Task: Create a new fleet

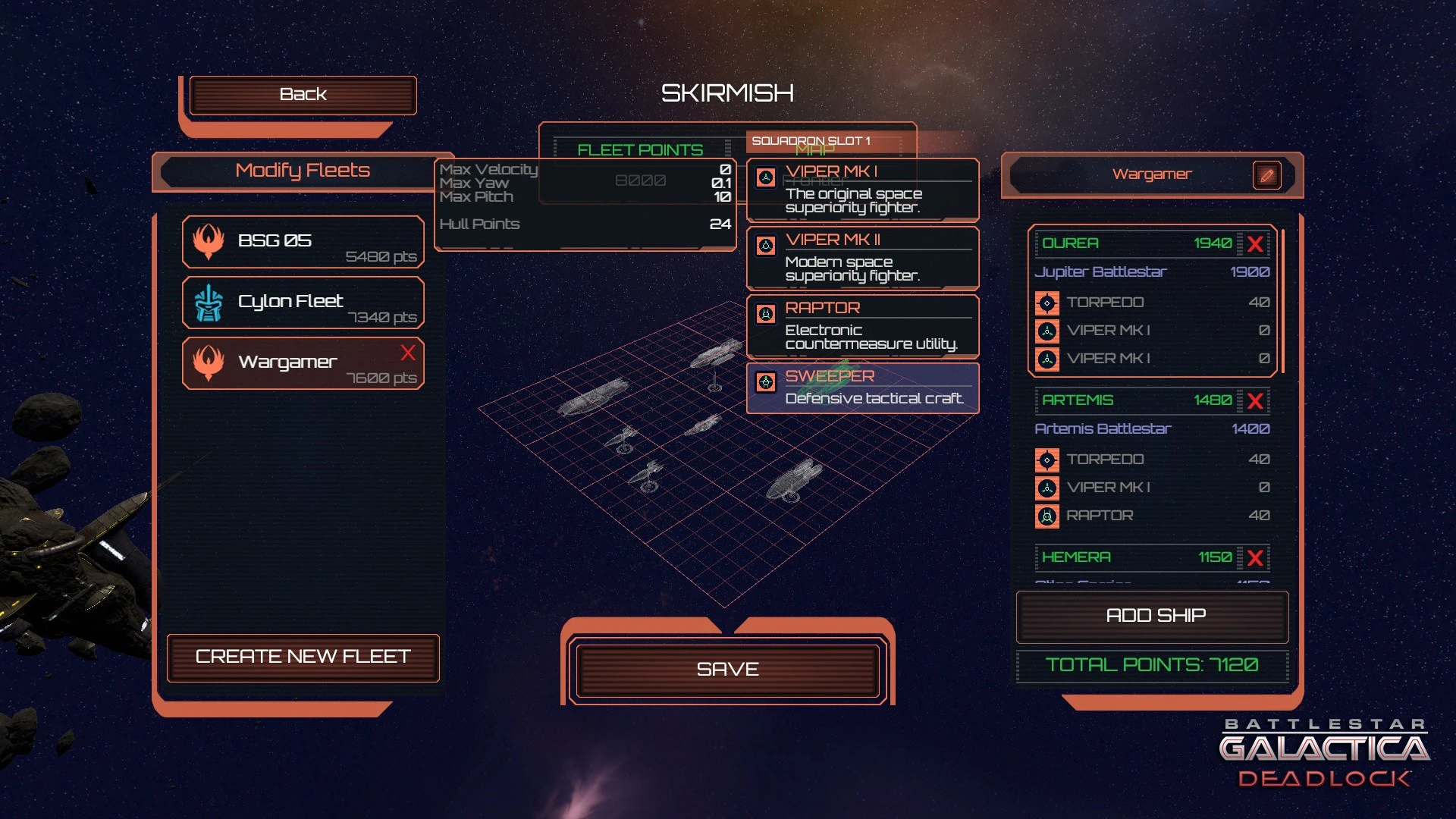Action: (303, 657)
